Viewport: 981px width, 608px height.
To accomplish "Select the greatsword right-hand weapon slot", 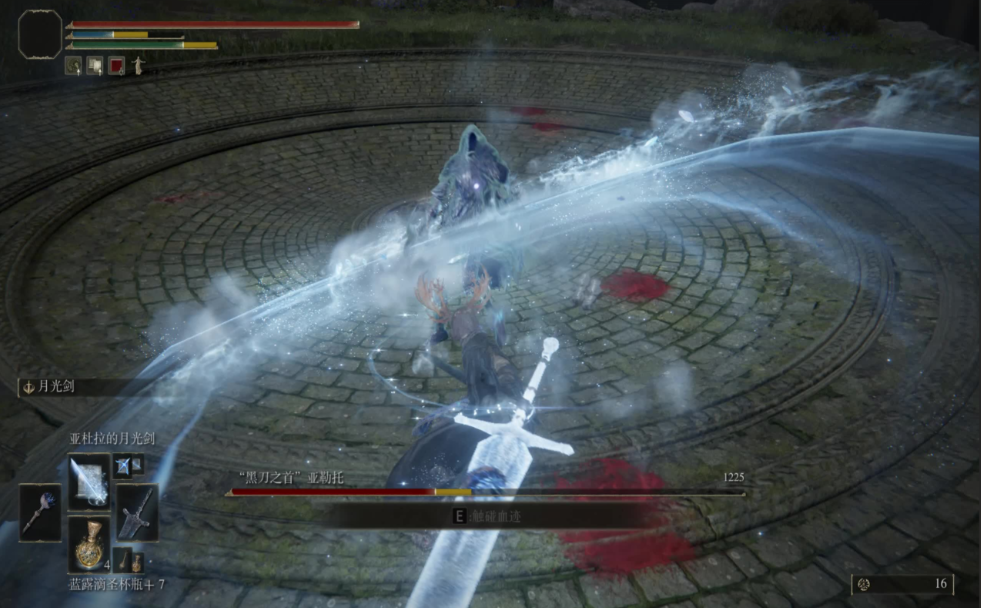I will [137, 512].
